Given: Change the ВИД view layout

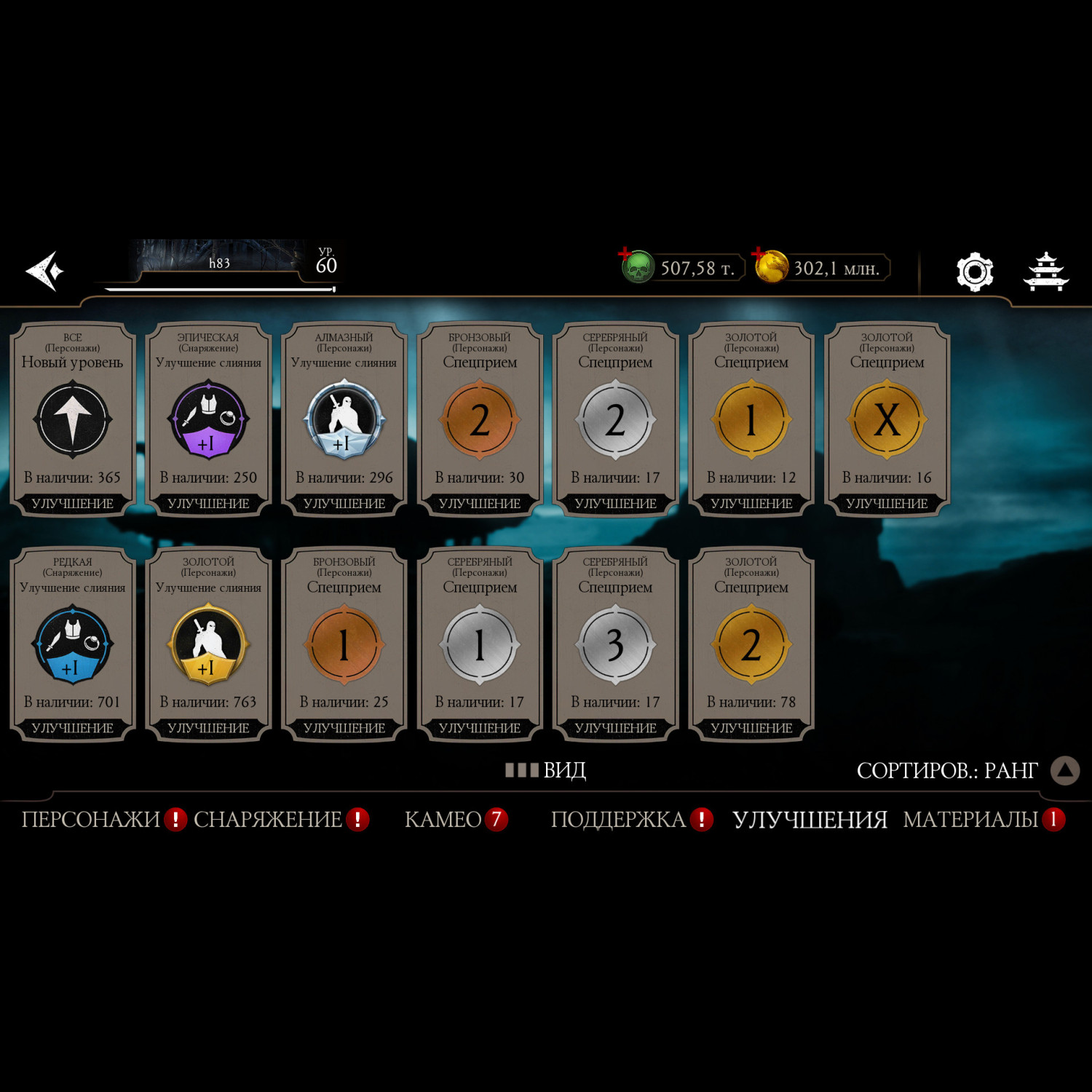Looking at the screenshot, I should tap(546, 770).
